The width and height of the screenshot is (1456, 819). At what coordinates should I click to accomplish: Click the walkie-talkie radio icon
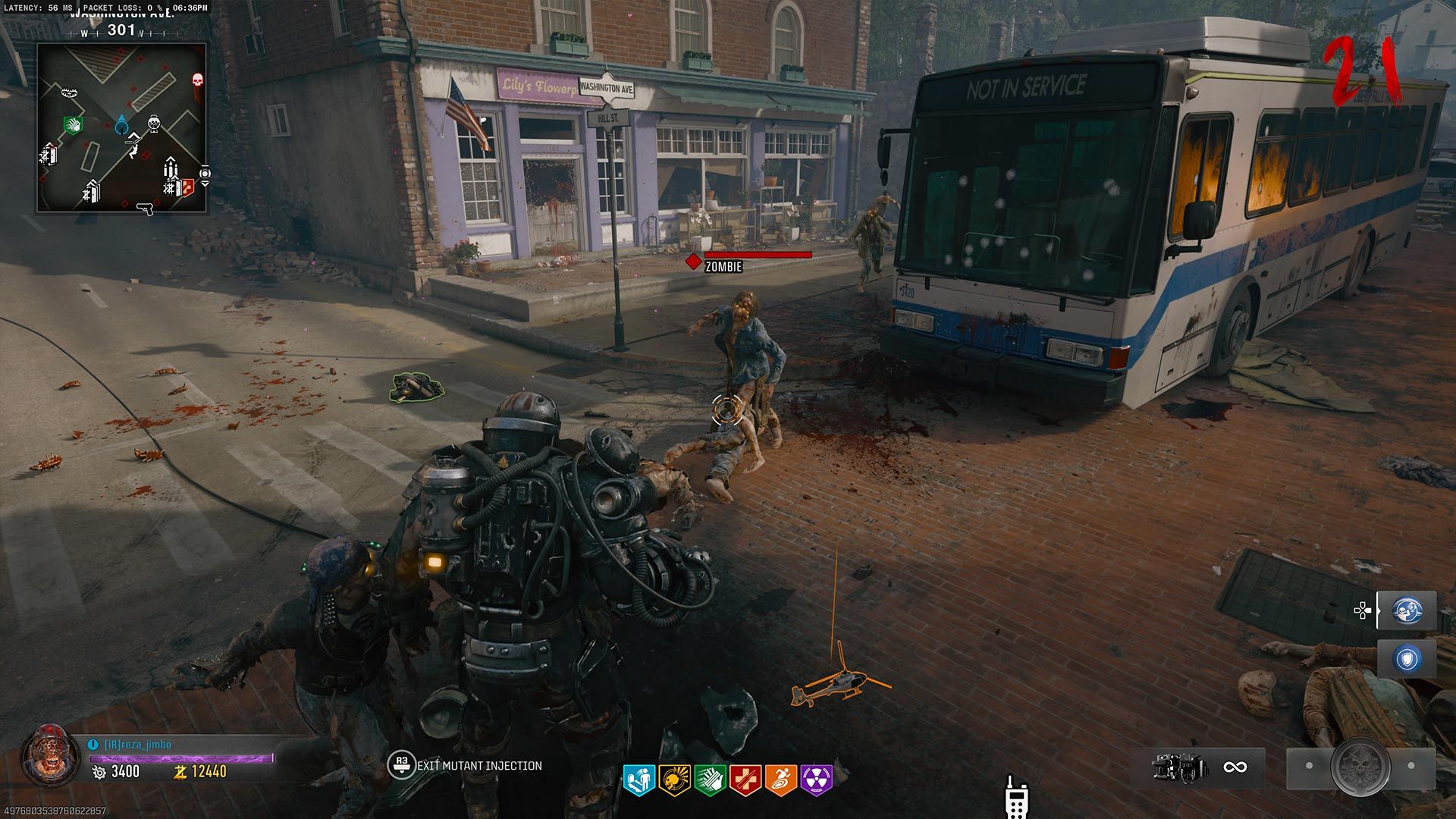click(1015, 798)
